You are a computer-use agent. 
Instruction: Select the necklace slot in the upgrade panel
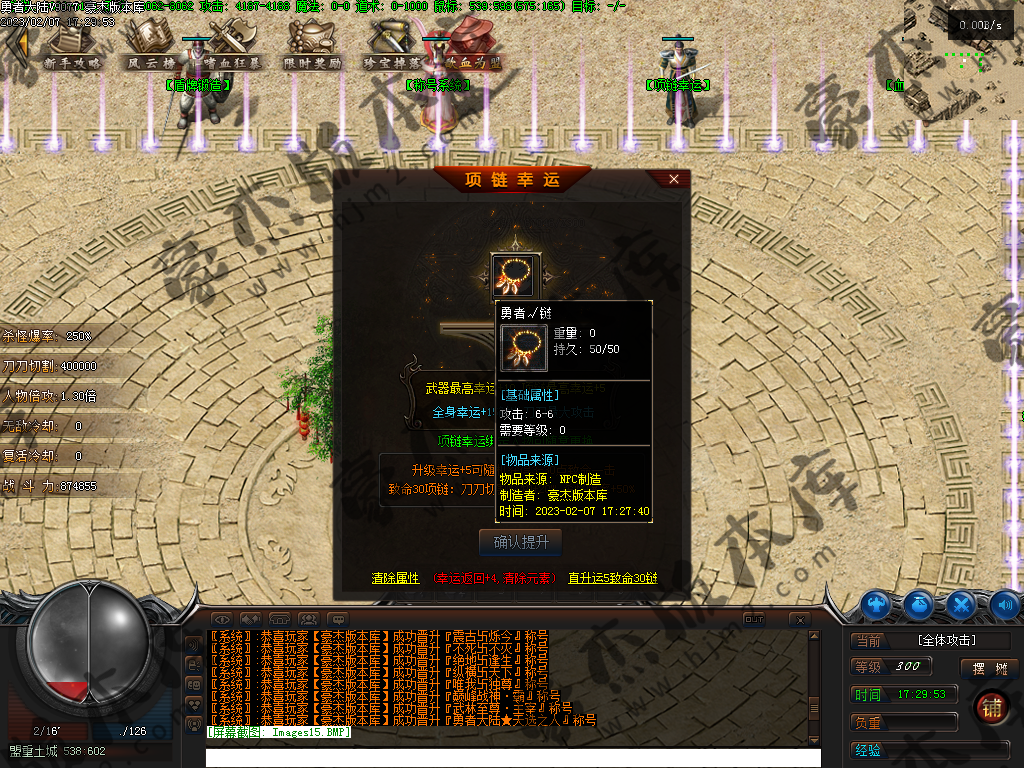coord(516,275)
